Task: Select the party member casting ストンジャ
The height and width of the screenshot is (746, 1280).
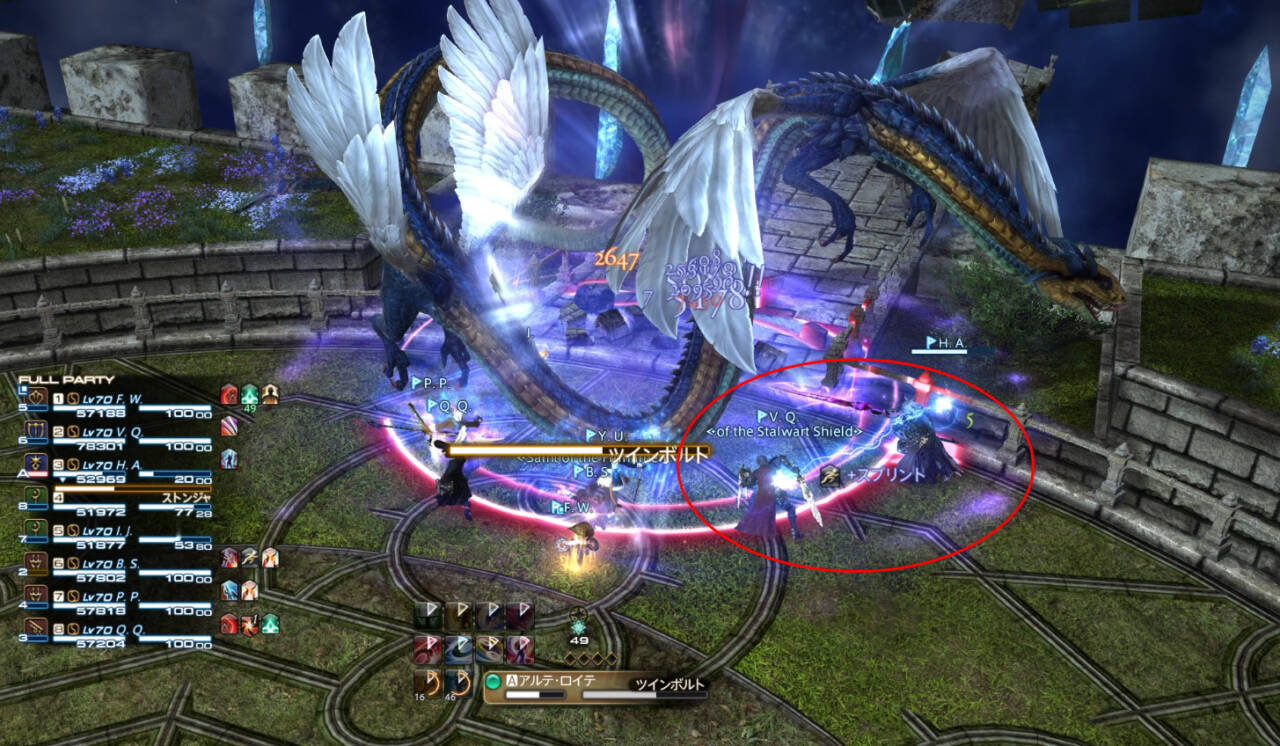Action: click(x=110, y=498)
